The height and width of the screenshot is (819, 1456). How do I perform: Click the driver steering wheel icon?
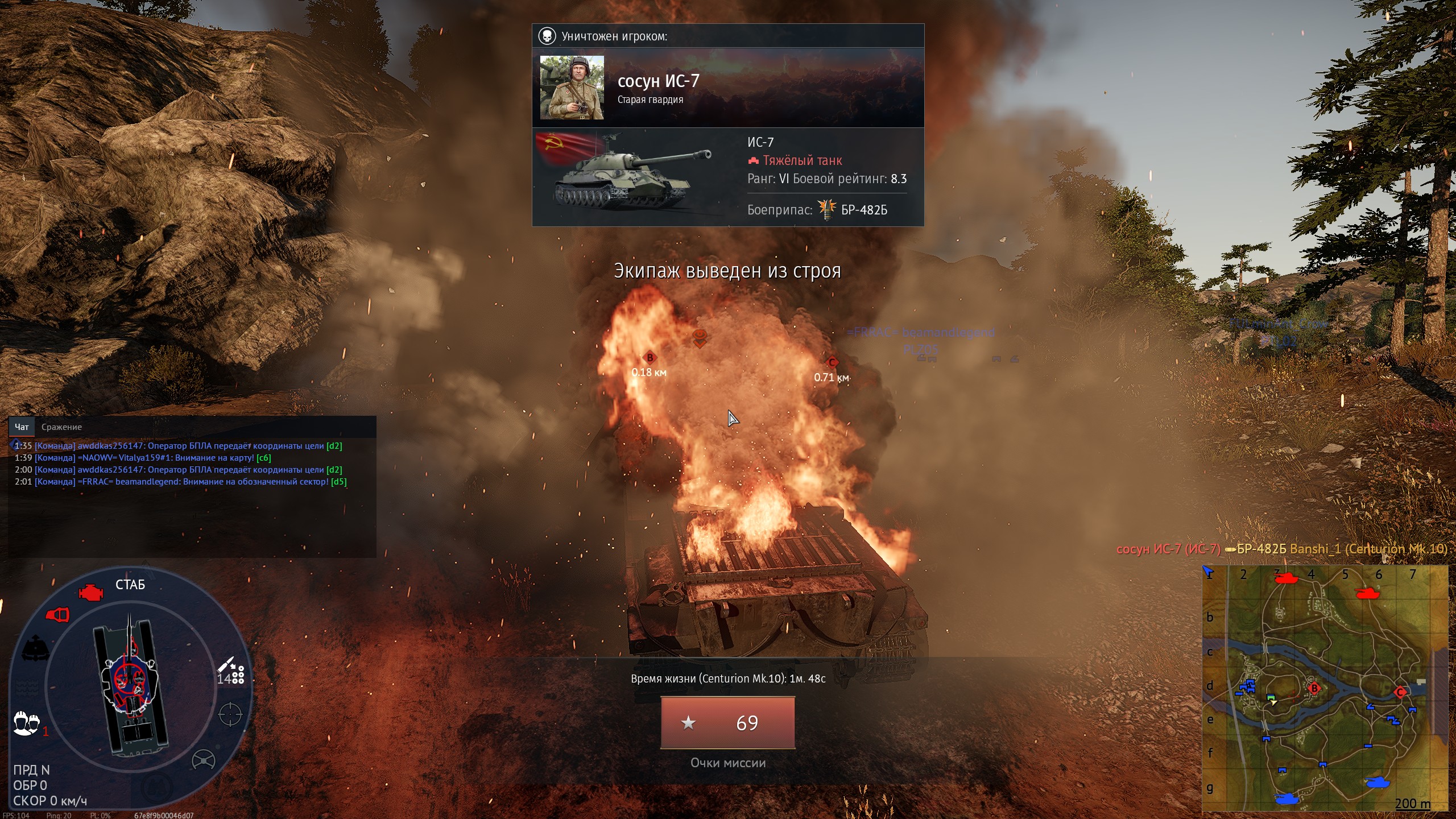coord(203,760)
